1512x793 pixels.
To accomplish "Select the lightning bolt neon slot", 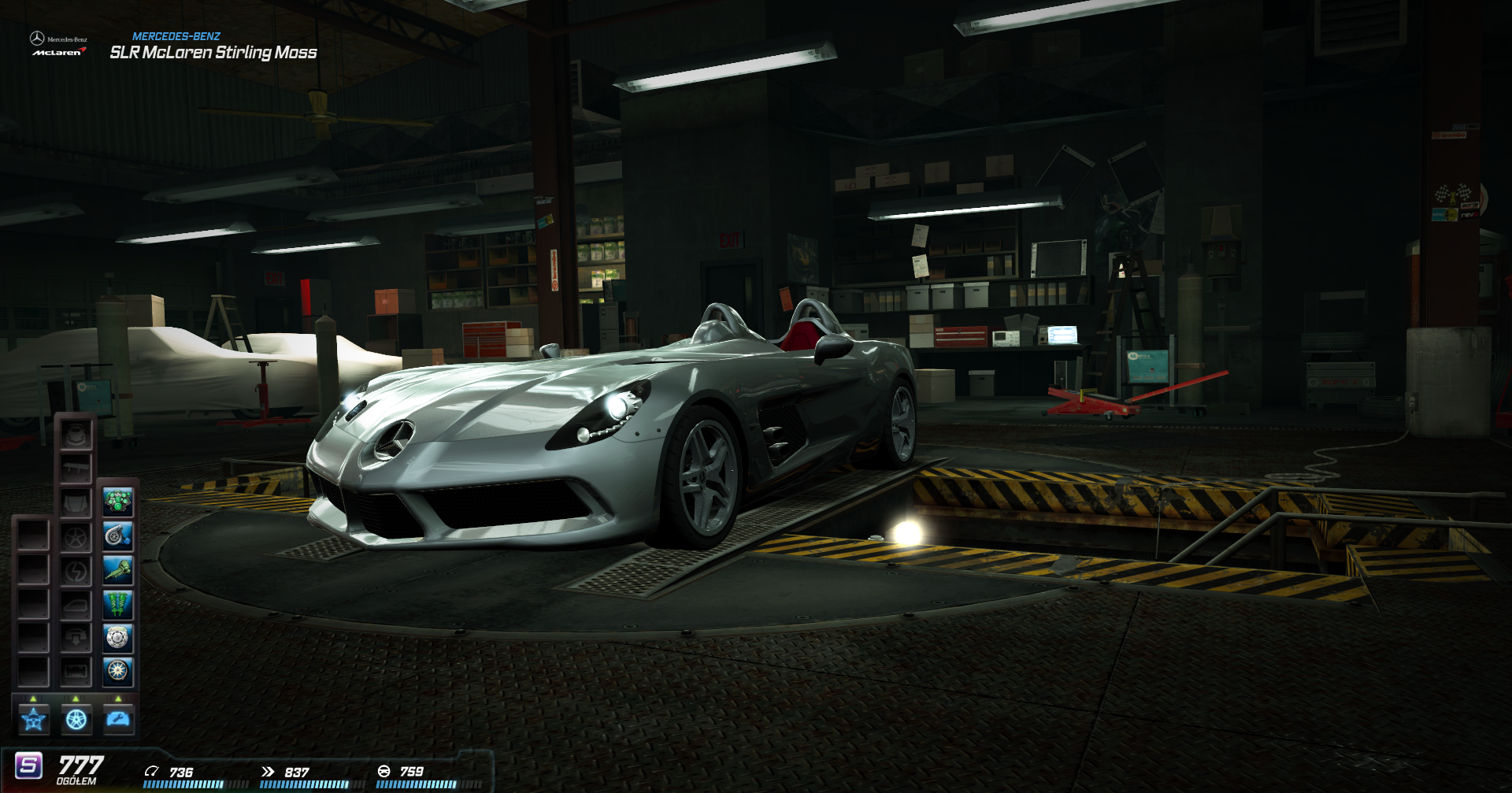I will (x=76, y=571).
